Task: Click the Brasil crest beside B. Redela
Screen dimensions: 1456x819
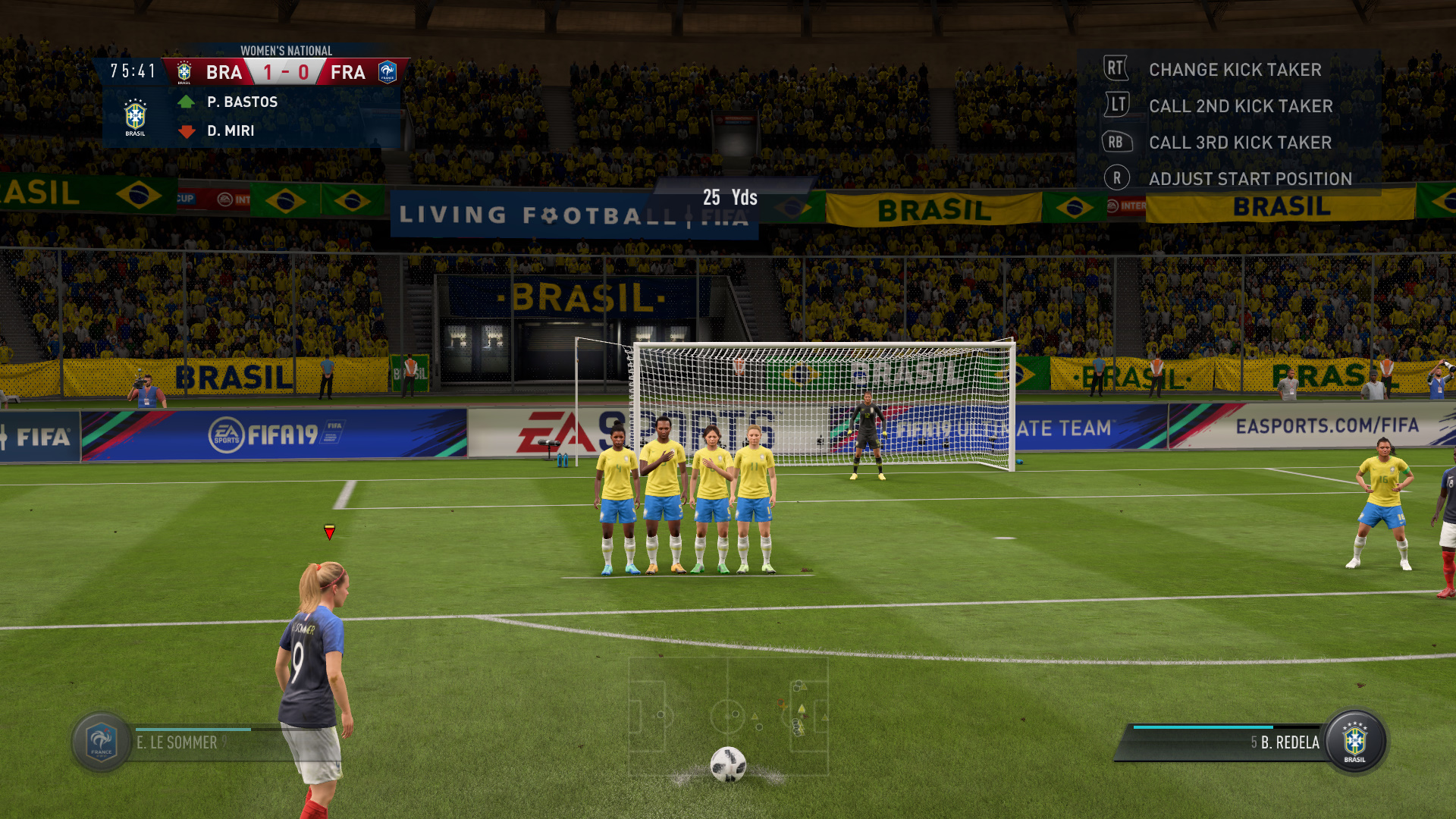Action: coord(1354,742)
